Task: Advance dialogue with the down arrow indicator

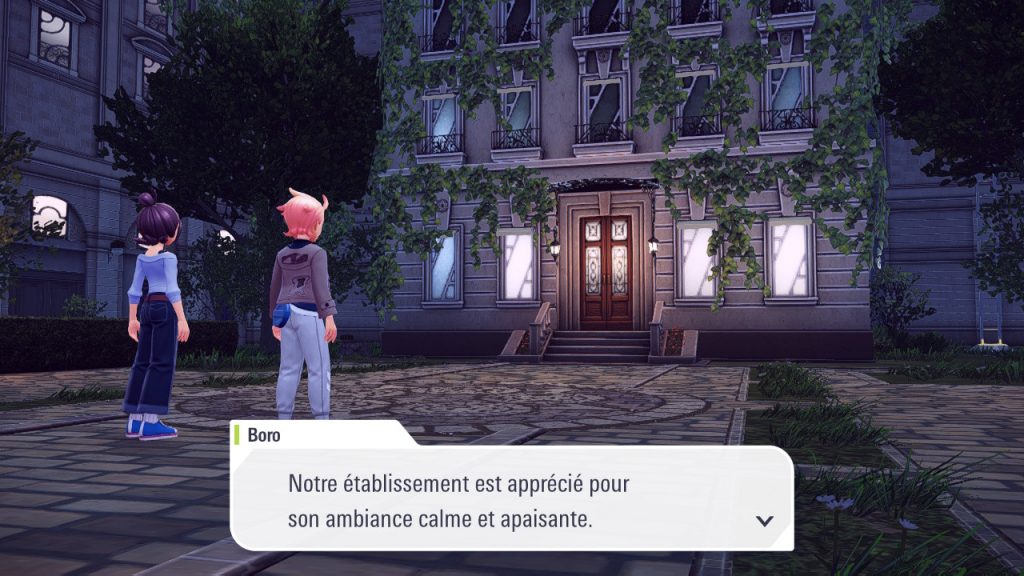Action: coord(765,520)
